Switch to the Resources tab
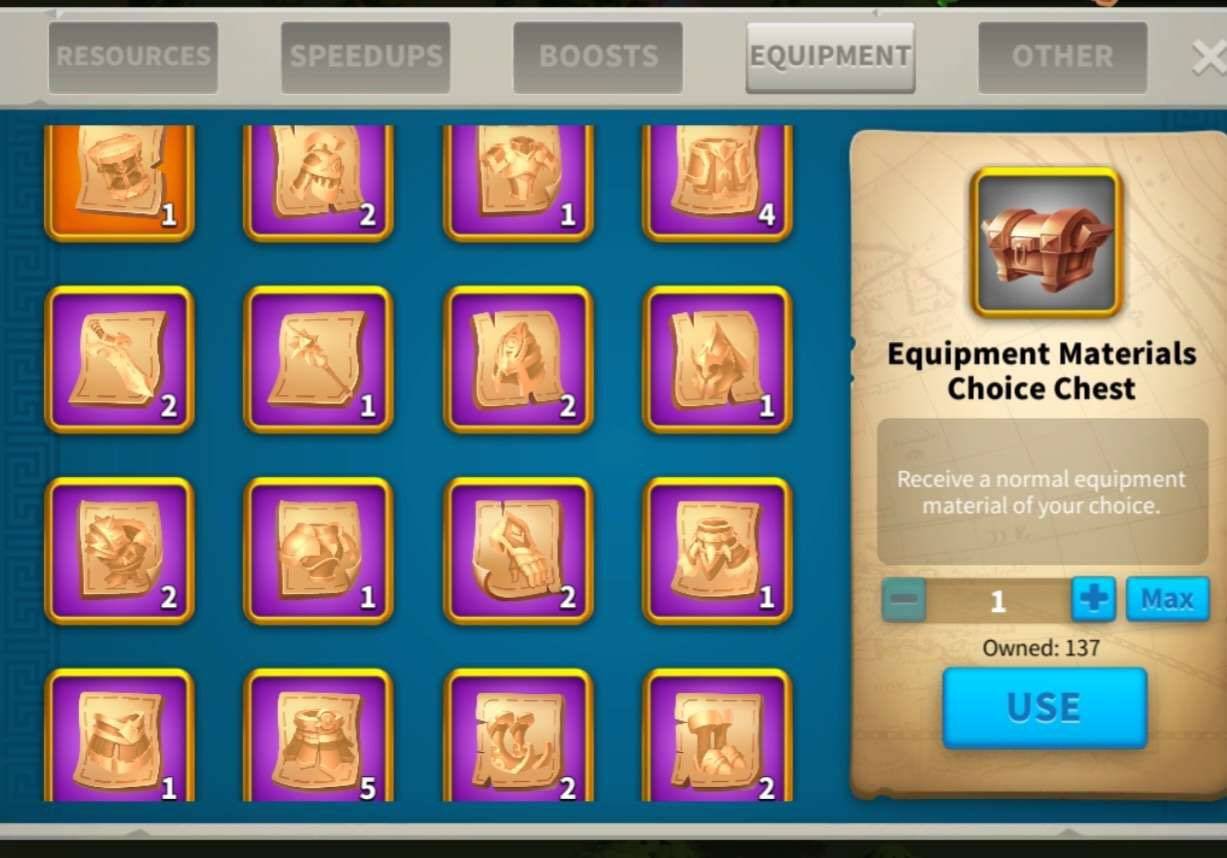The width and height of the screenshot is (1227, 858). click(x=133, y=57)
